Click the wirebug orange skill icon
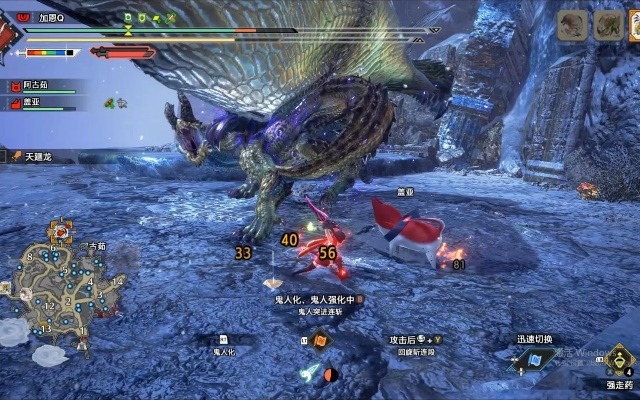The image size is (640, 400). [x=321, y=342]
